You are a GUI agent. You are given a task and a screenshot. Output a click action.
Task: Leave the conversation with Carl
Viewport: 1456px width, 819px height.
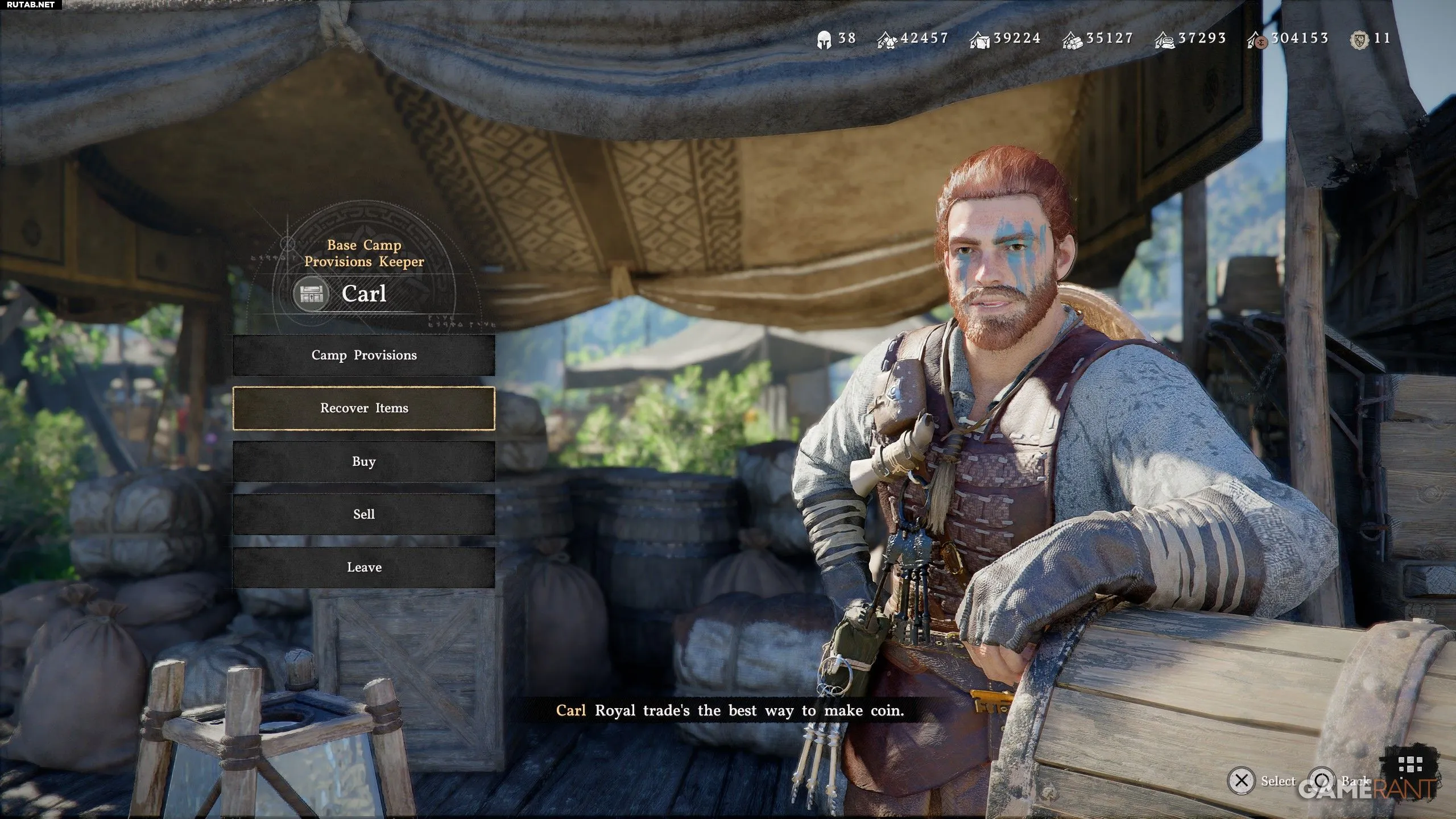364,567
